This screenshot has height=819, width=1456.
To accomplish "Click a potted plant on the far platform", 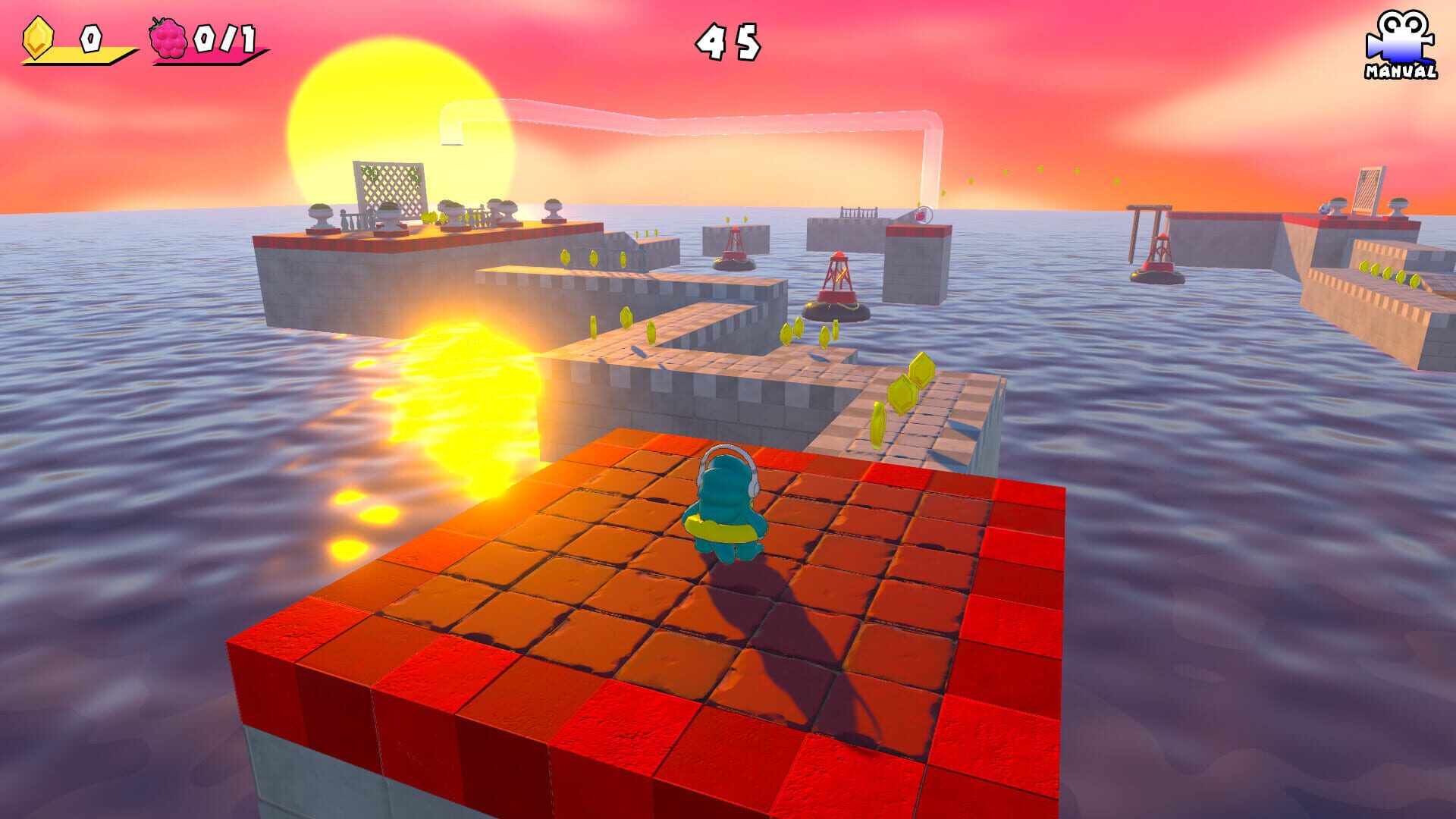I will click(x=322, y=212).
